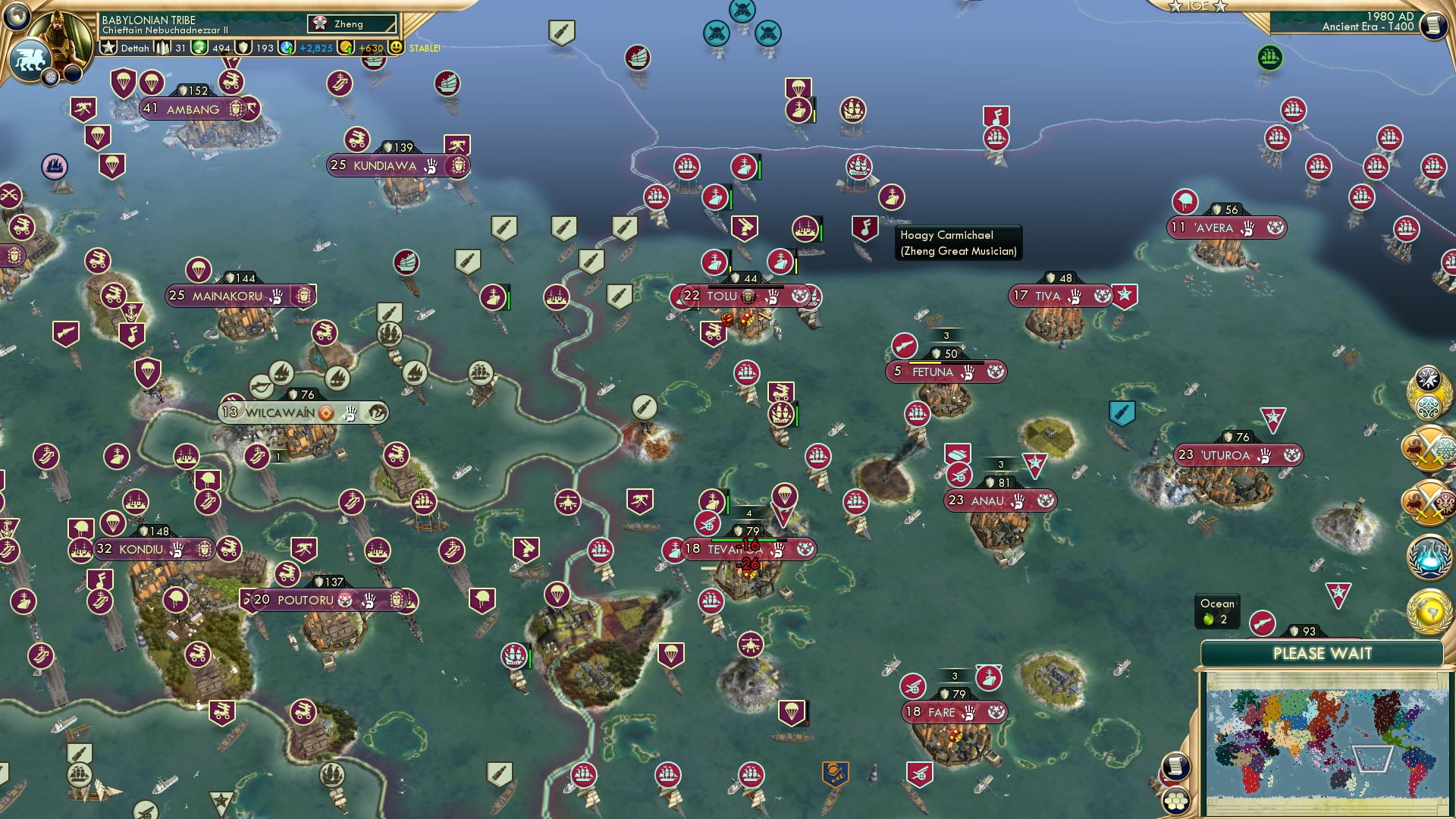The image size is (1456, 819).
Task: Open the hex grid map options button
Action: [x=1176, y=800]
